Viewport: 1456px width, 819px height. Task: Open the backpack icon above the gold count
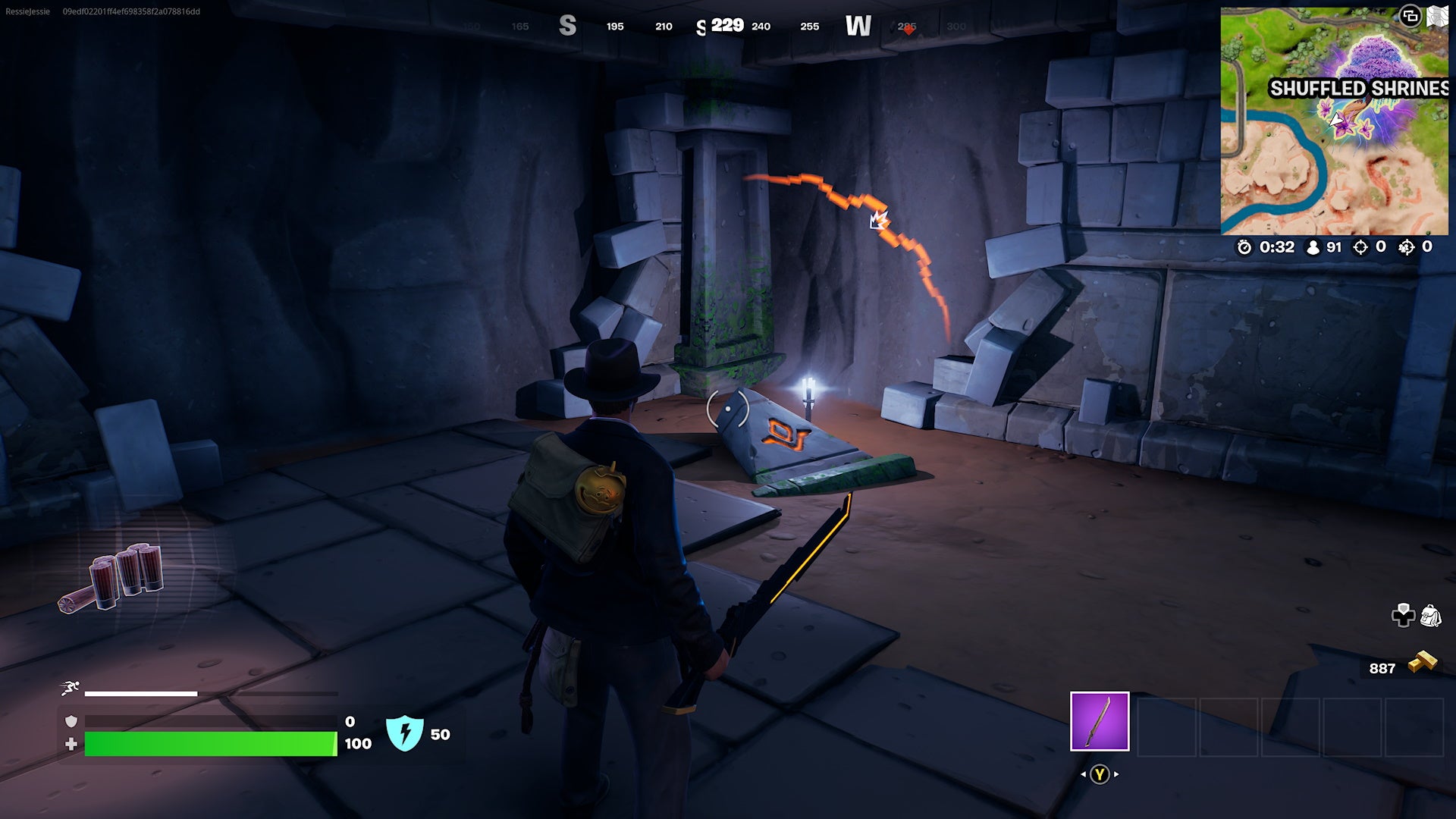click(1431, 614)
